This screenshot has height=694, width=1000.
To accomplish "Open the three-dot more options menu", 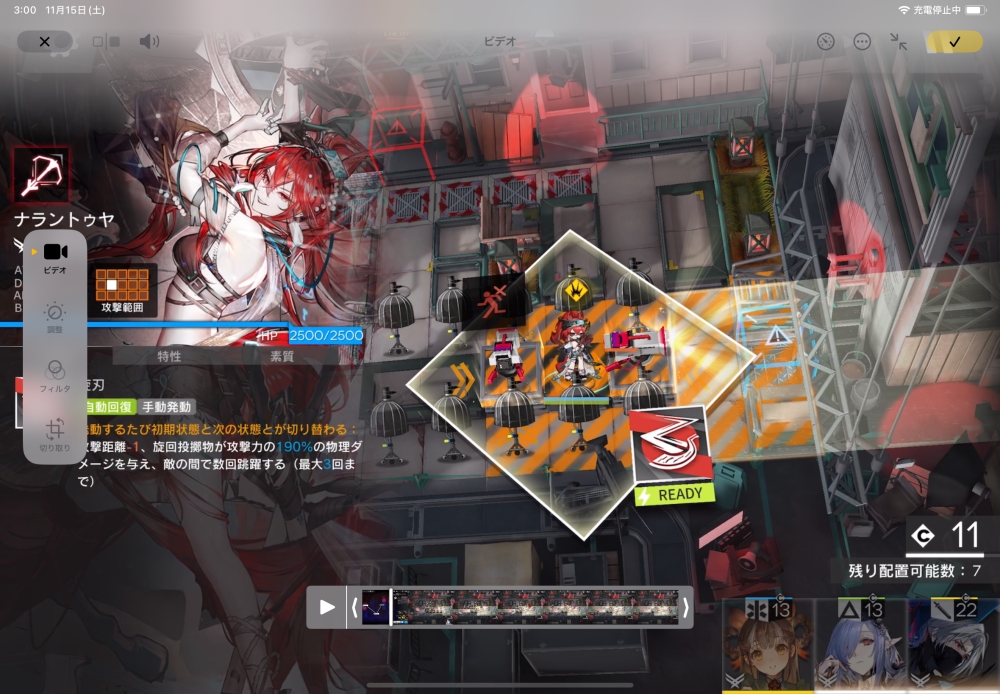I will pos(862,41).
